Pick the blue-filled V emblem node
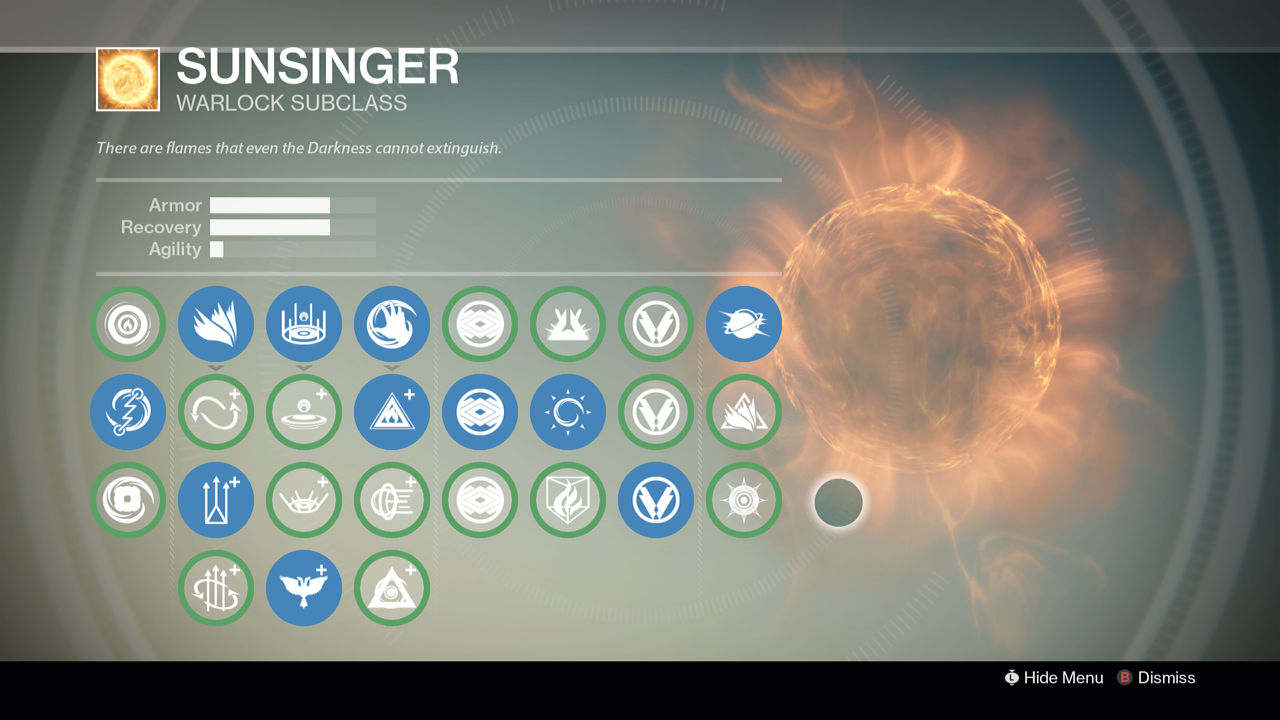1280x720 pixels. 656,500
